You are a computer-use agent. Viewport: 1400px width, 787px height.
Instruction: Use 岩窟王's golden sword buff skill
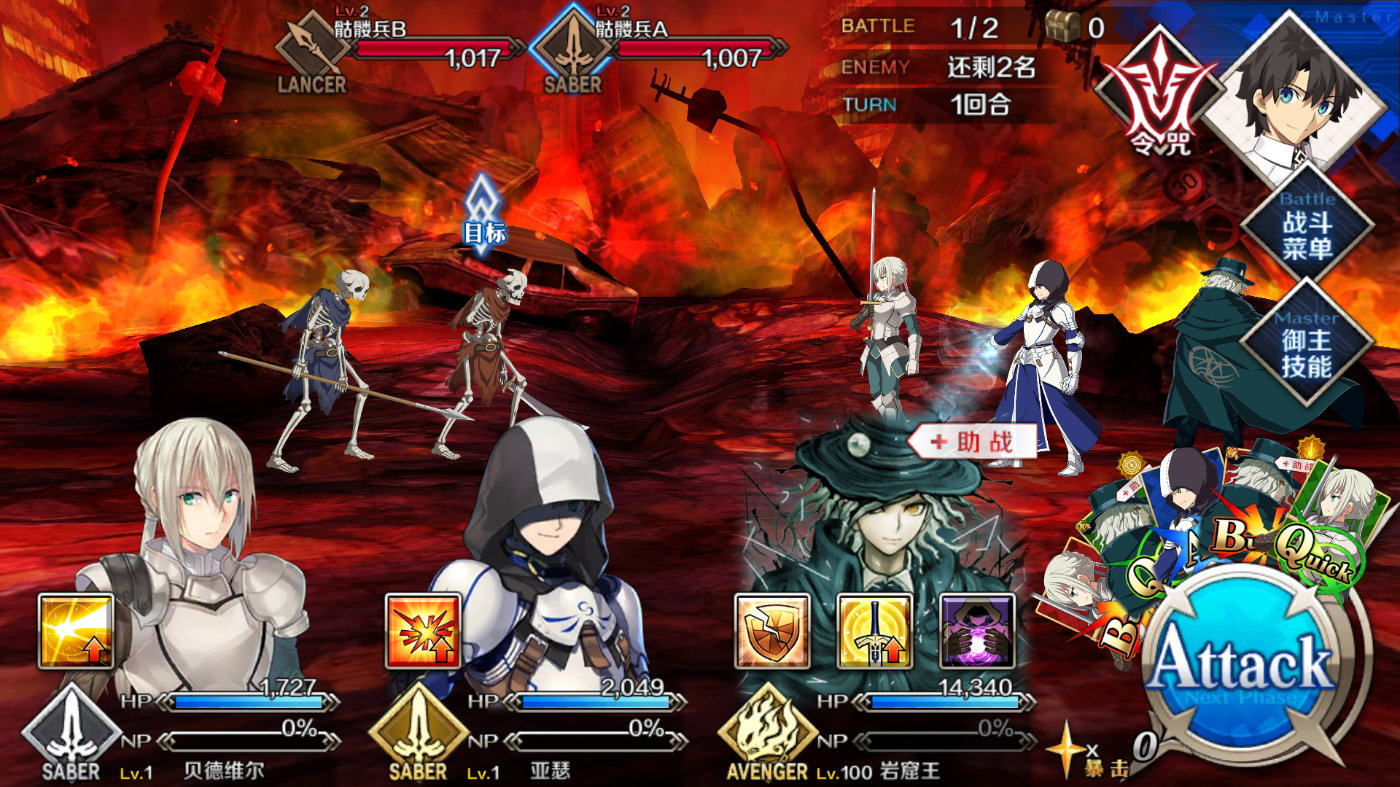875,631
